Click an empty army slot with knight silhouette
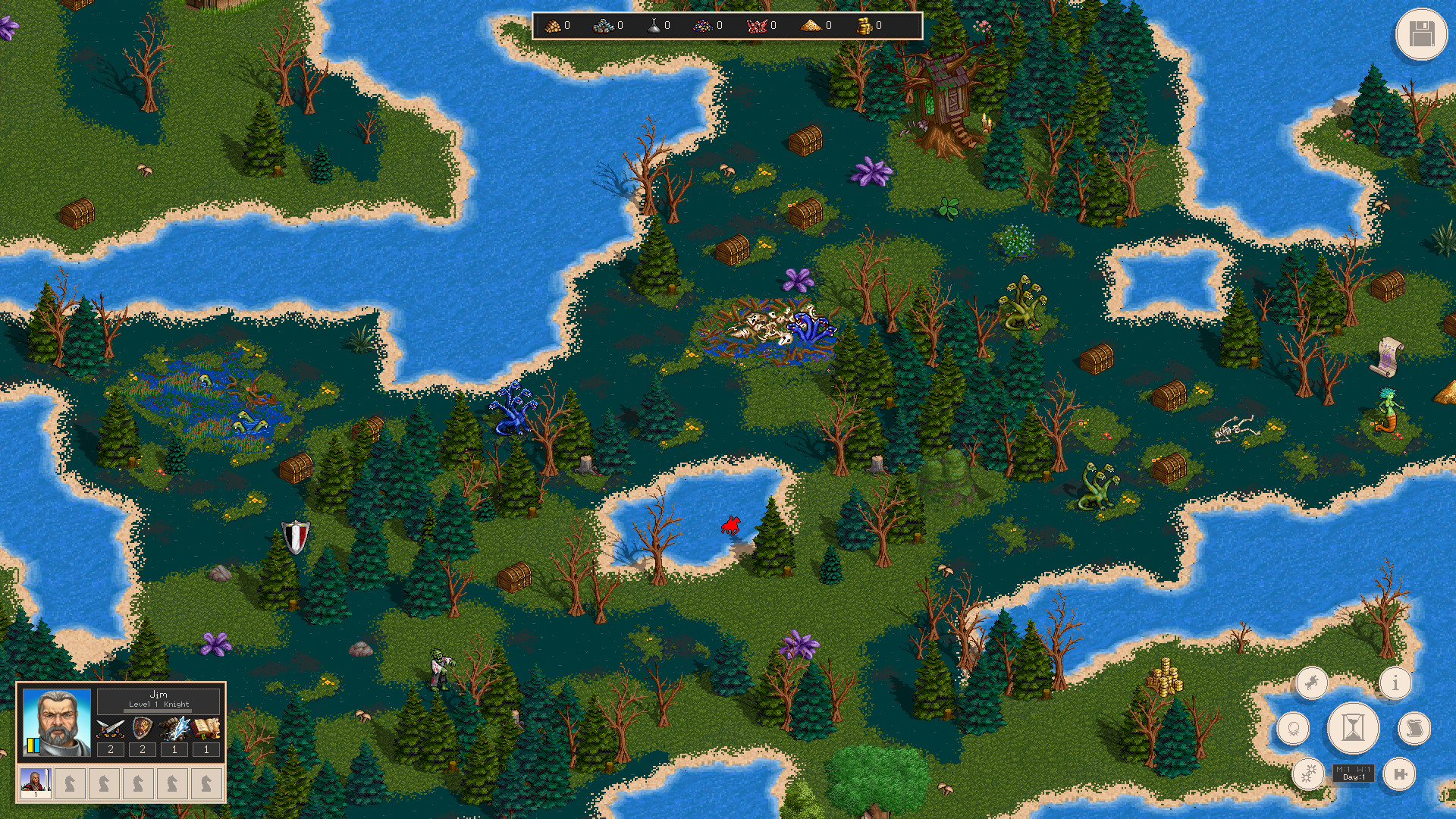1456x819 pixels. 70,783
